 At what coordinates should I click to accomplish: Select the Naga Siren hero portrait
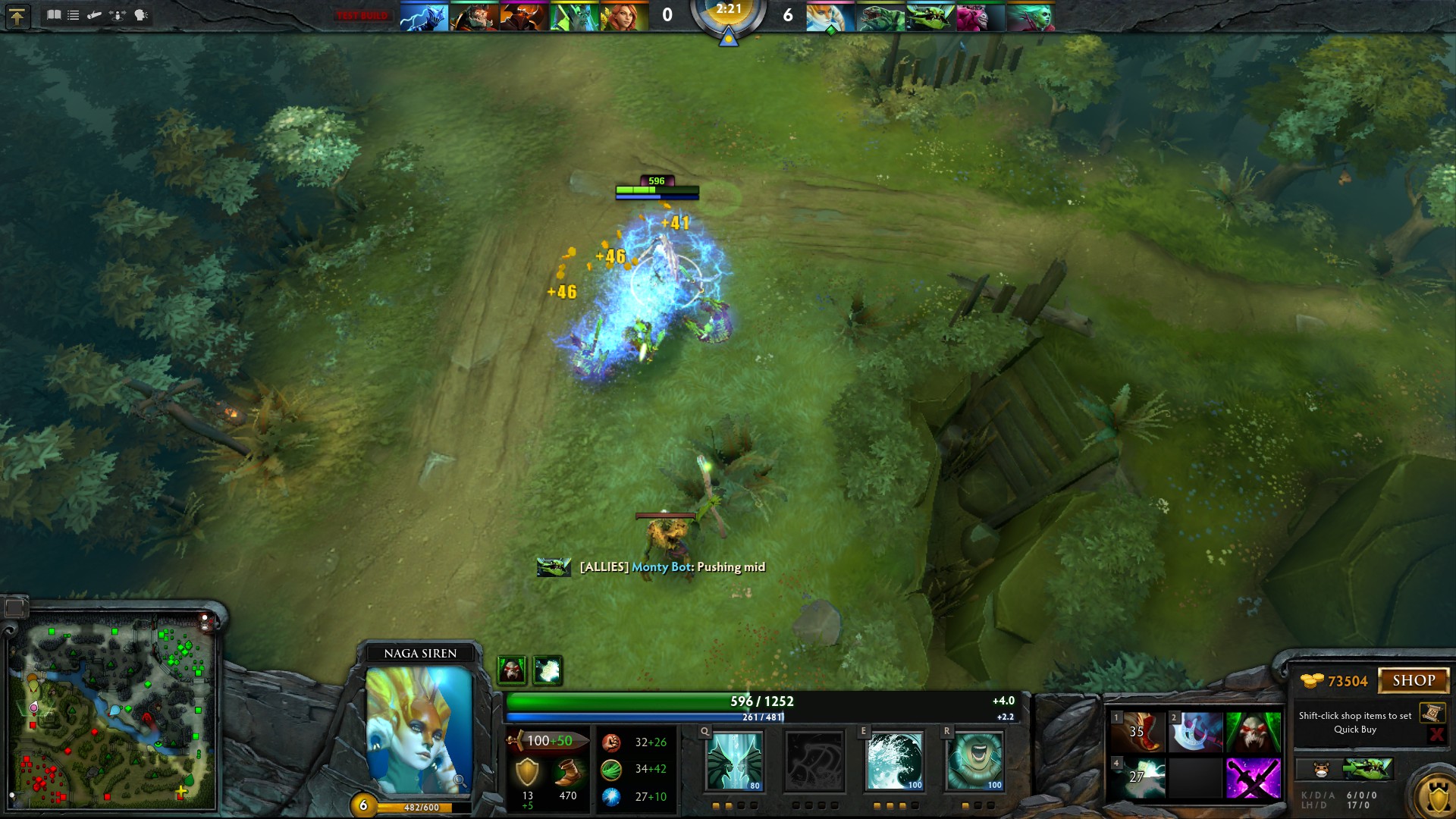pos(419,730)
